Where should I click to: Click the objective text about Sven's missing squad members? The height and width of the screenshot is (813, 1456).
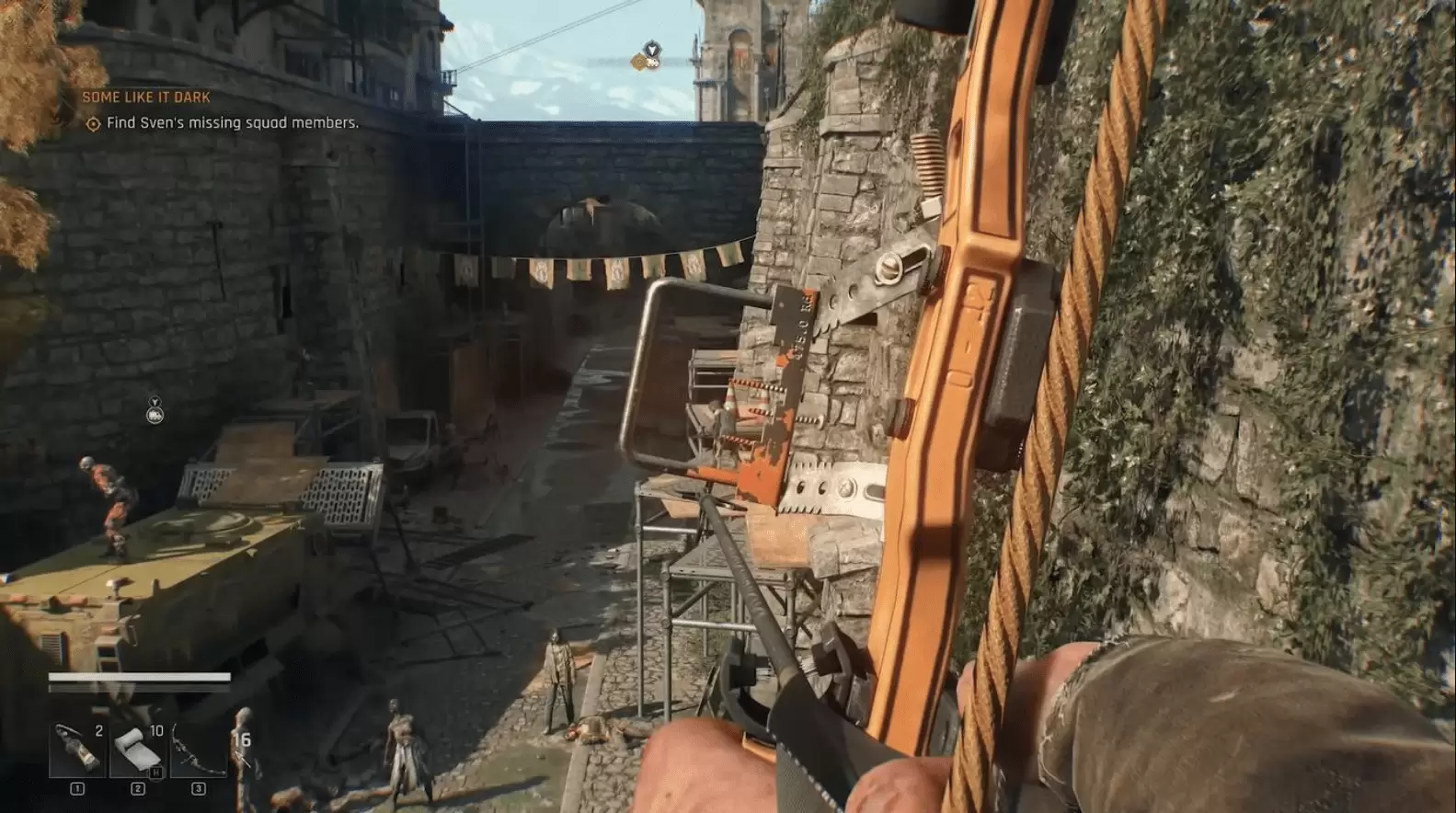tap(234, 122)
